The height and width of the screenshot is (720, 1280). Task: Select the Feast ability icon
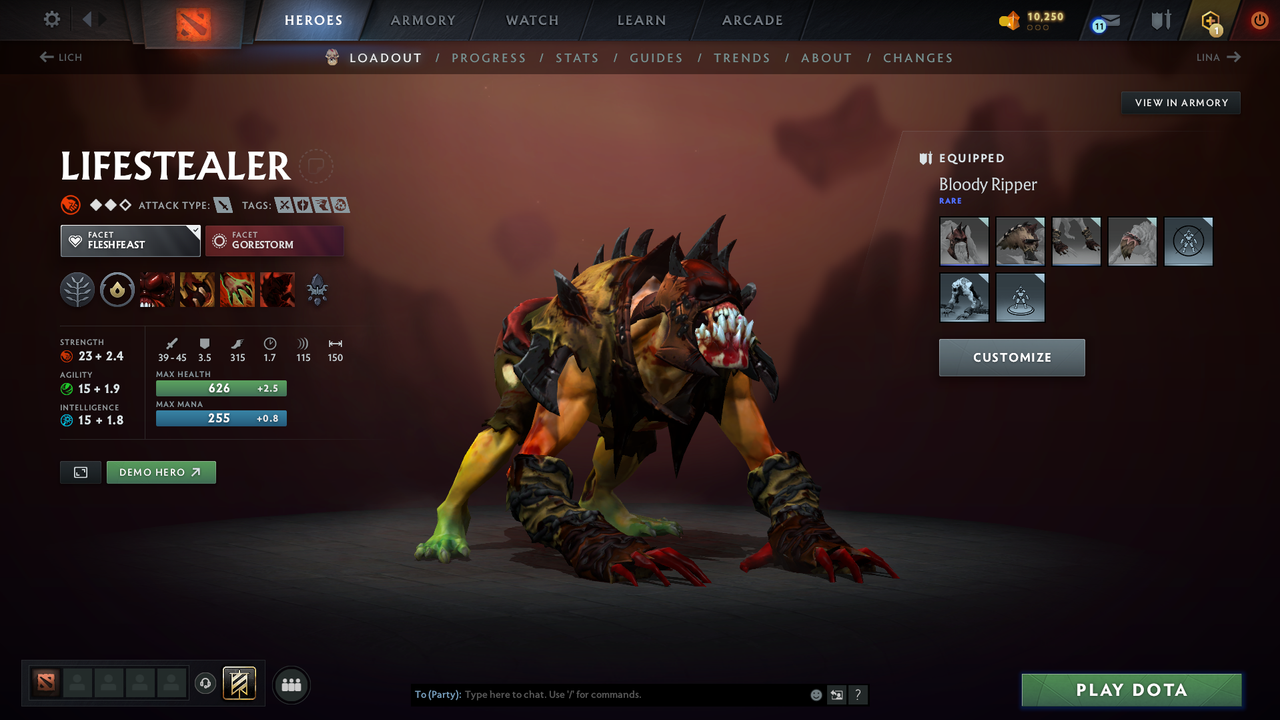pos(196,289)
